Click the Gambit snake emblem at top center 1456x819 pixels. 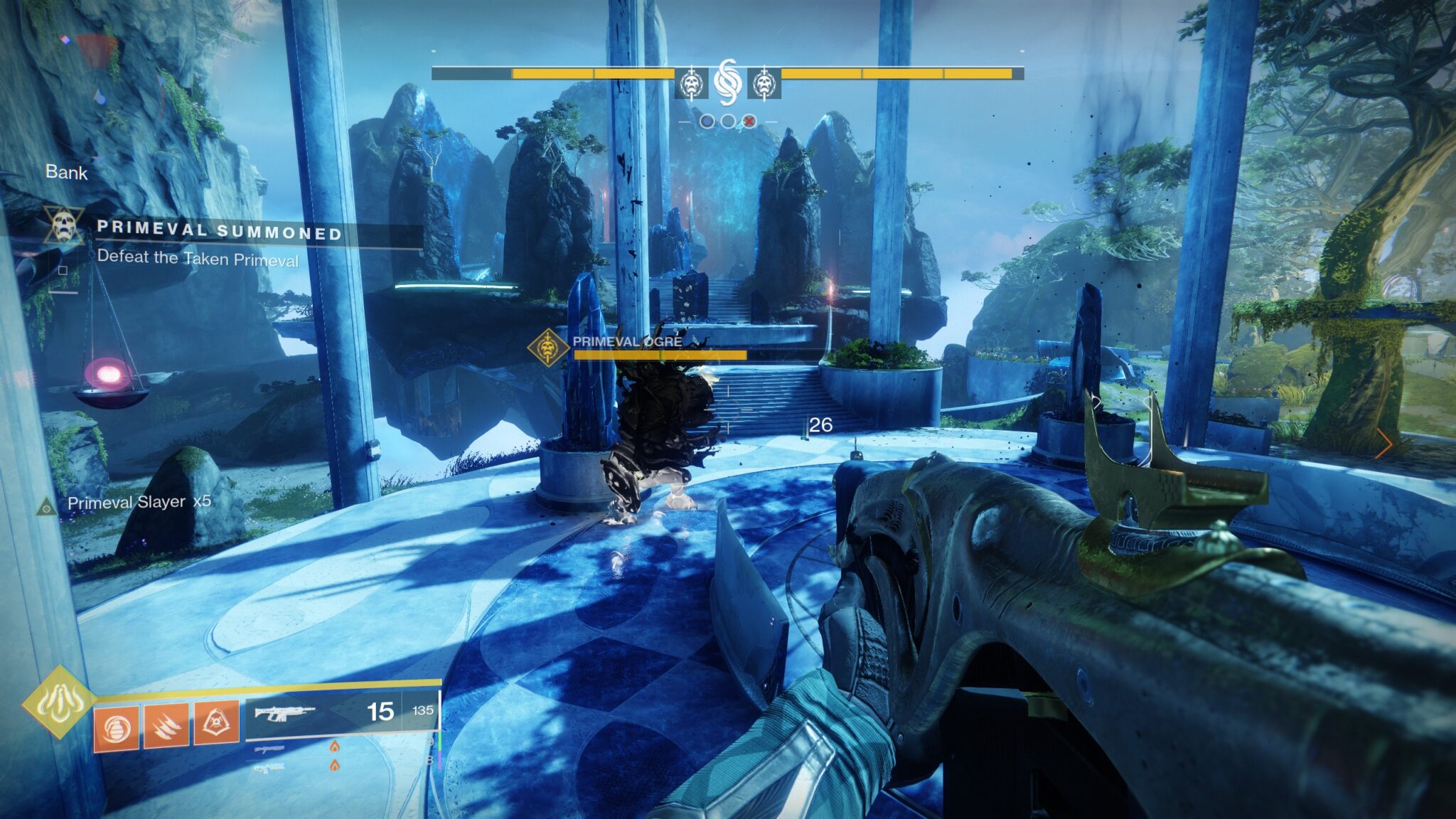[728, 82]
